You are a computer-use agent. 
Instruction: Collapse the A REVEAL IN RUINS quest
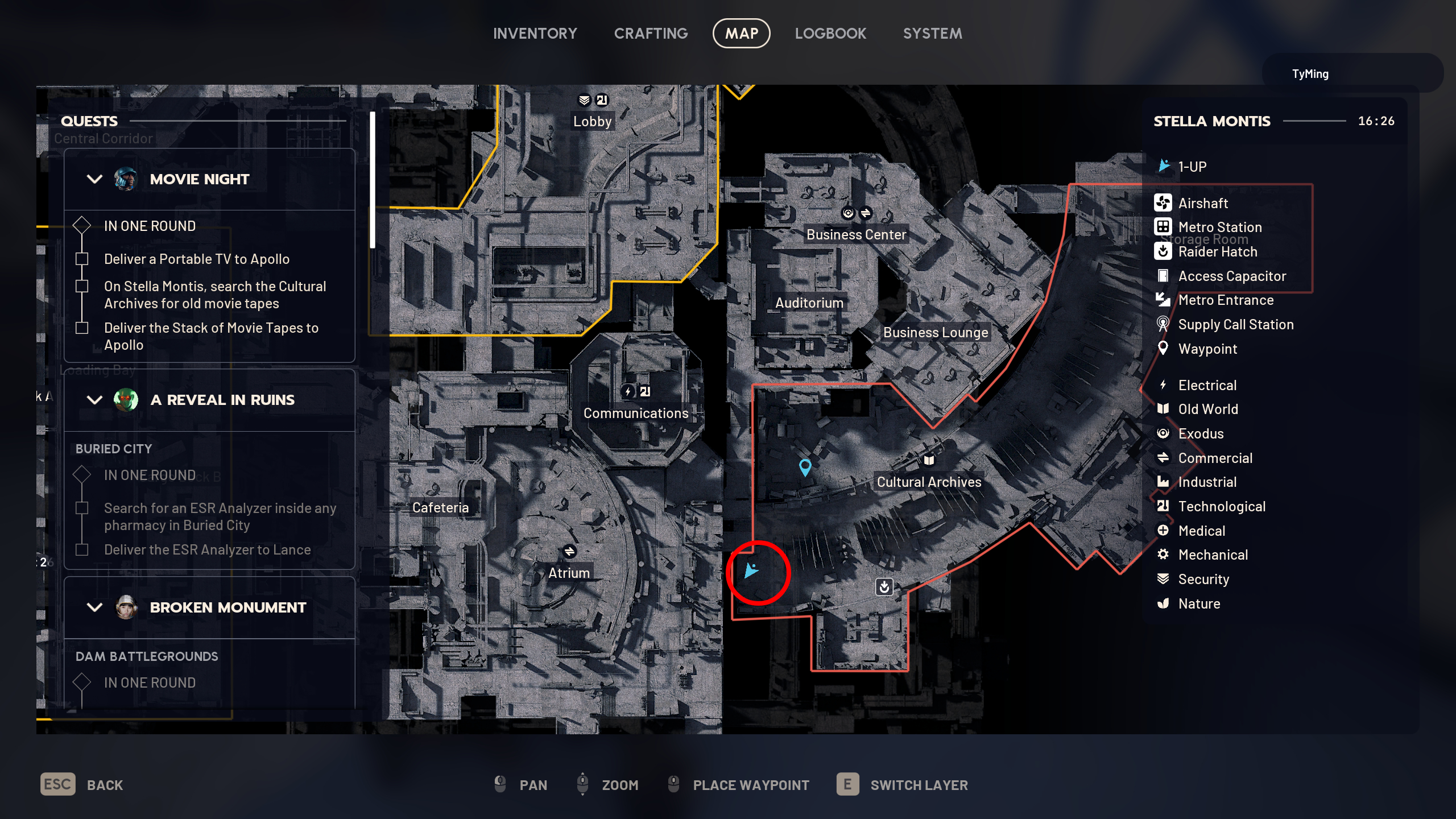point(94,399)
